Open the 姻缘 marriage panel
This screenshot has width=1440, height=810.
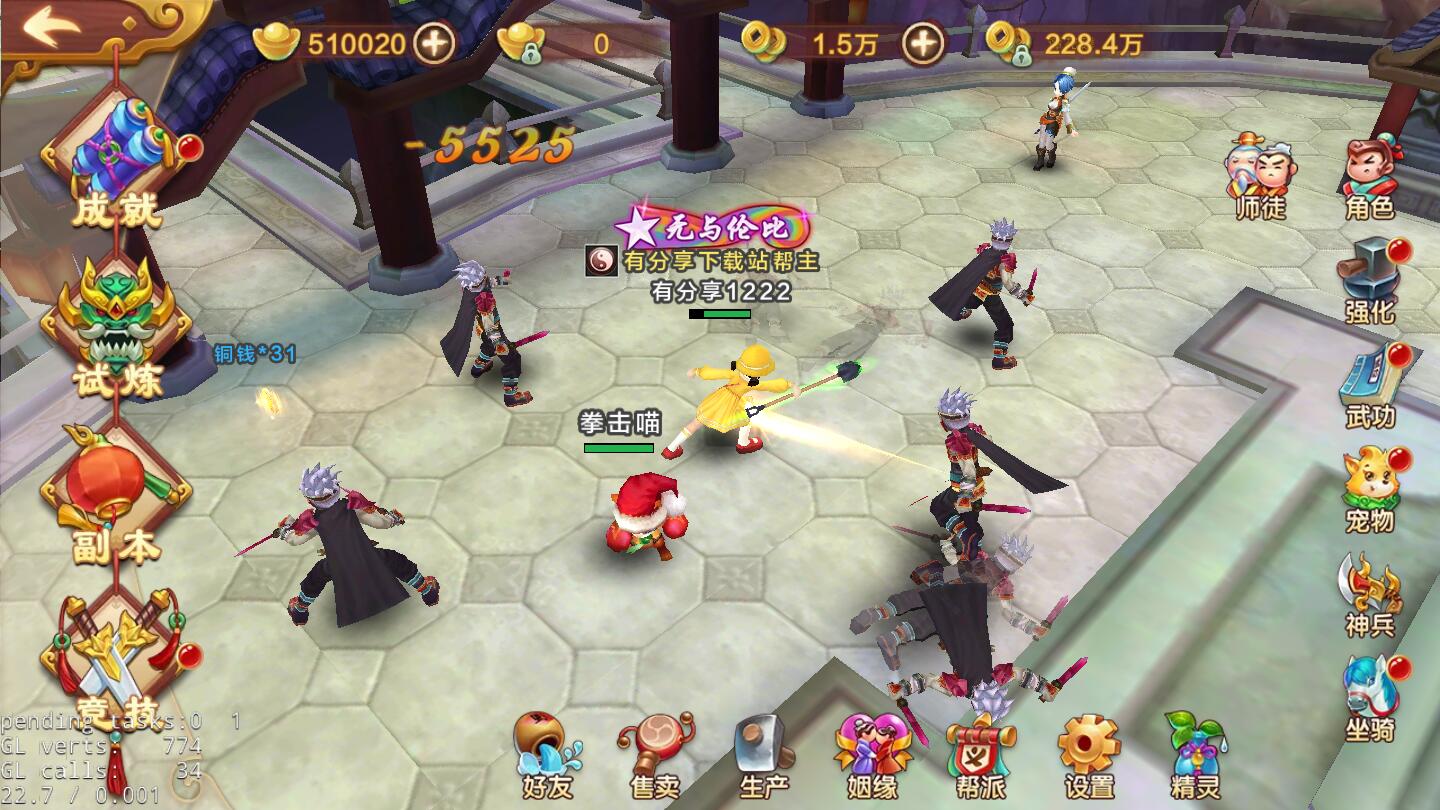click(x=873, y=756)
